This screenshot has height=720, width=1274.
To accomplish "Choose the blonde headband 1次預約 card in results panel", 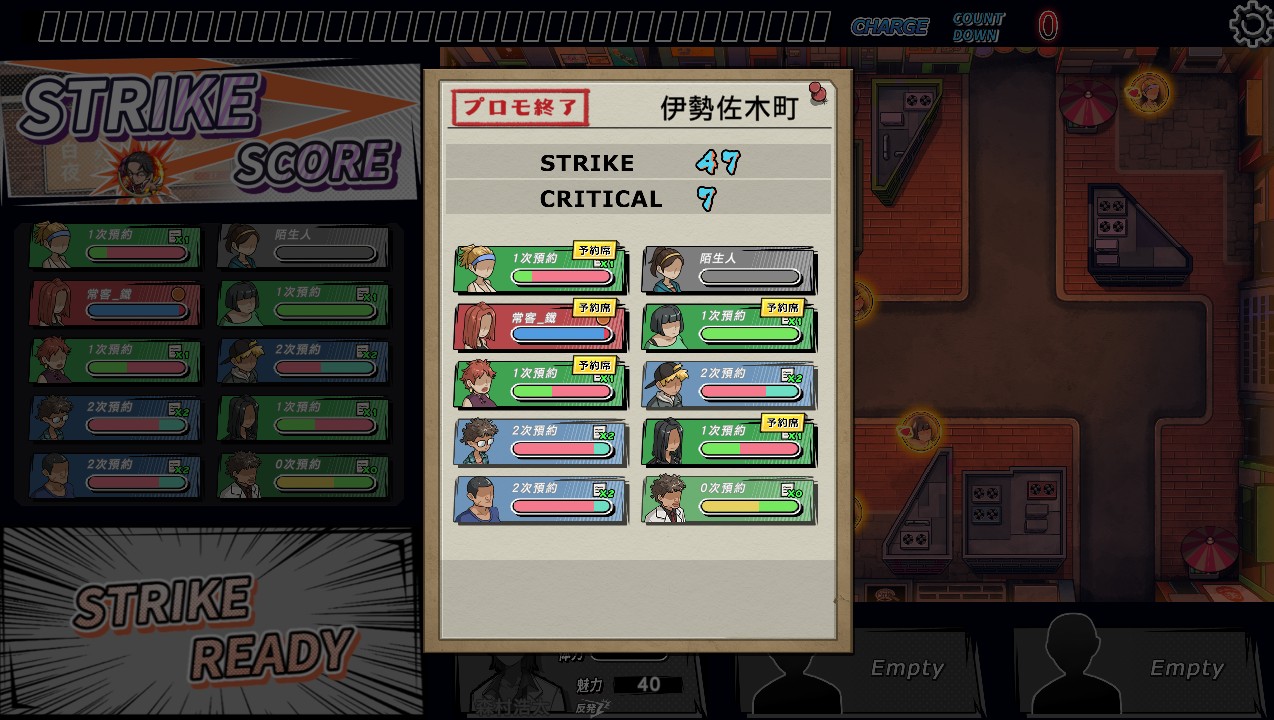I will [x=540, y=270].
